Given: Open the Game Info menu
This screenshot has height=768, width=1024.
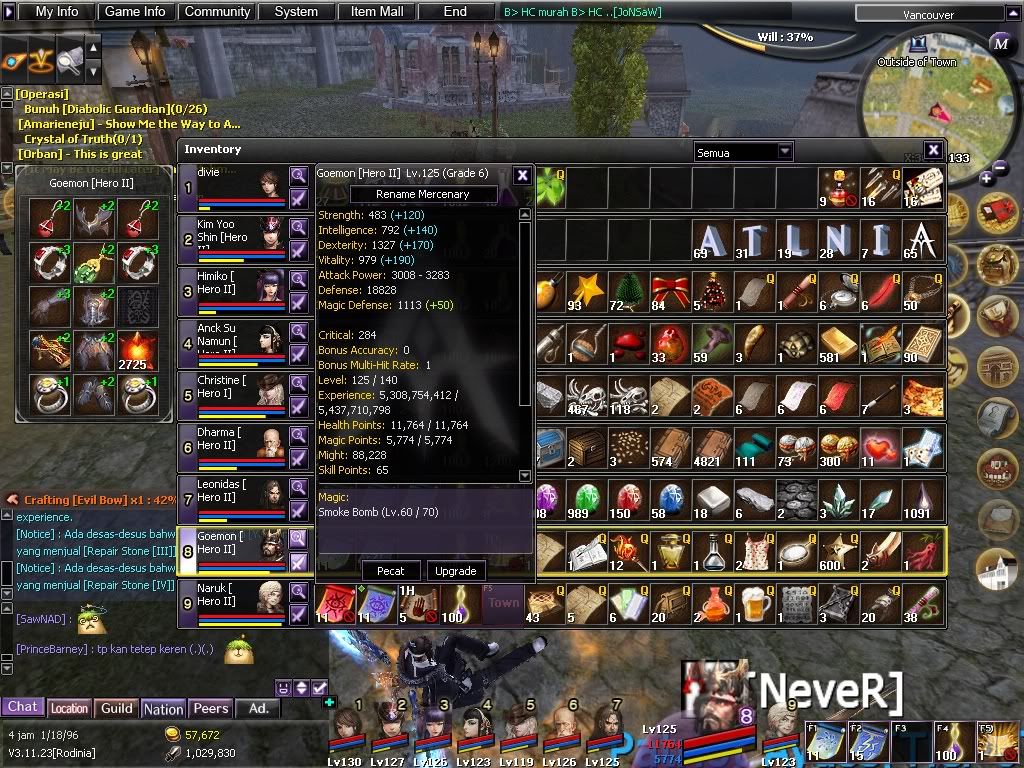Looking at the screenshot, I should pos(135,12).
